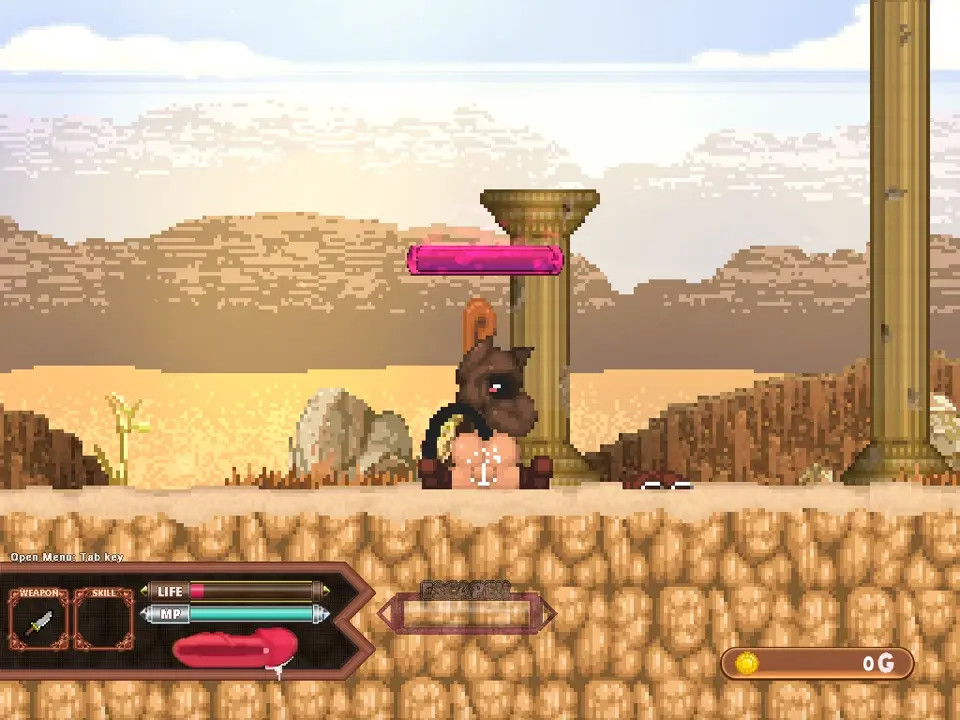Select the dagger in the Weapon slot
This screenshot has height=720, width=960.
39,622
